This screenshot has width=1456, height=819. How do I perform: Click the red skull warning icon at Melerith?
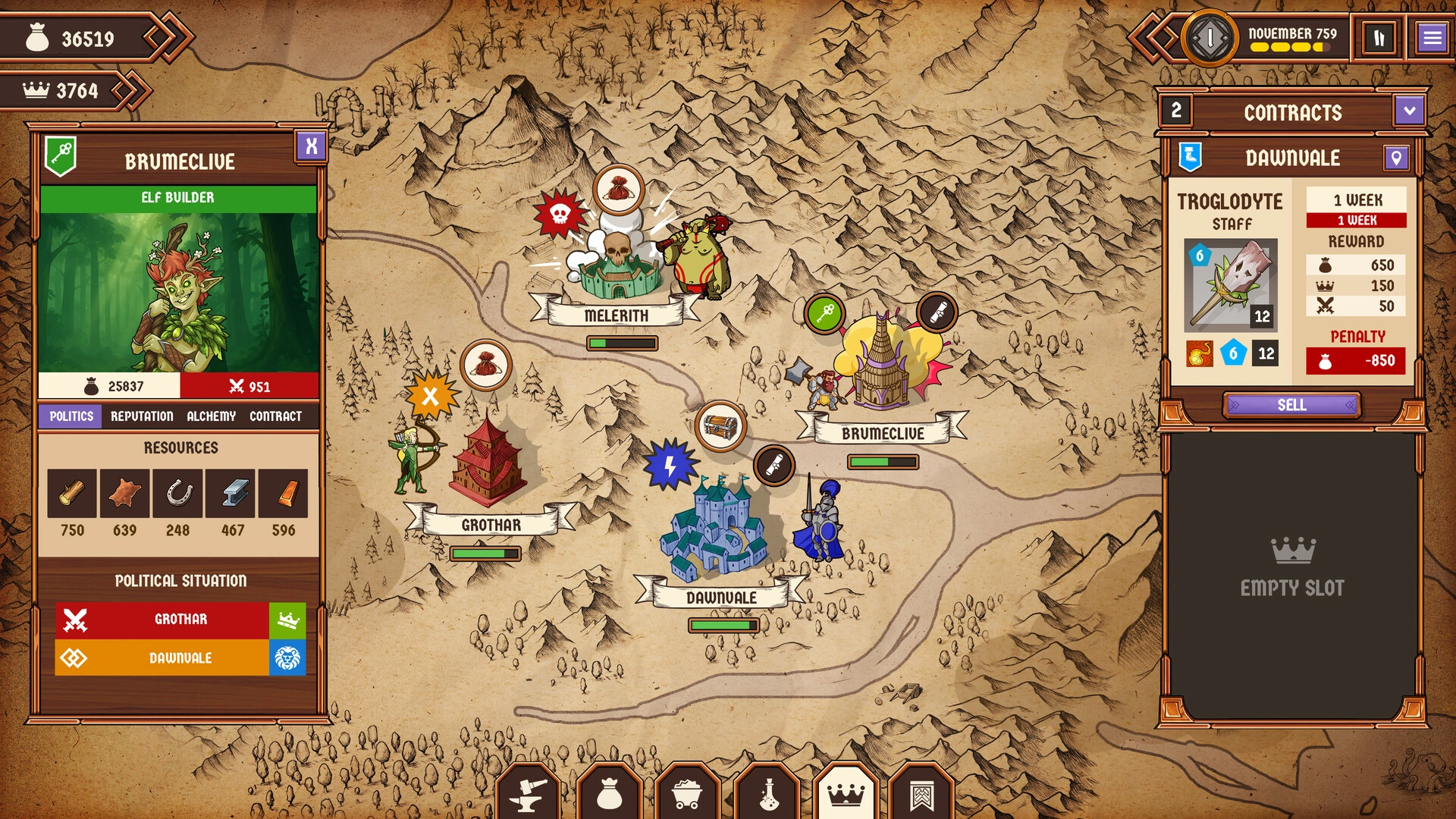coord(560,213)
